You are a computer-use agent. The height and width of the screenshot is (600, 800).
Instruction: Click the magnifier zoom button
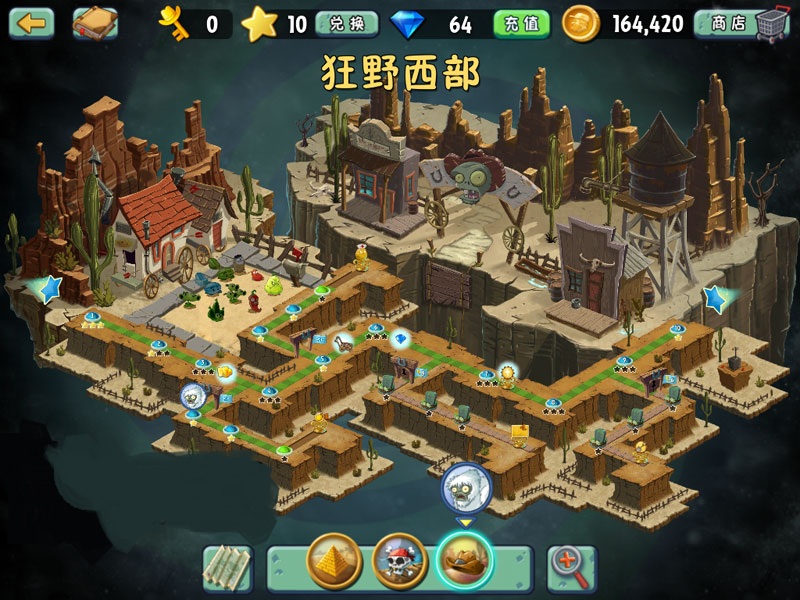[571, 568]
